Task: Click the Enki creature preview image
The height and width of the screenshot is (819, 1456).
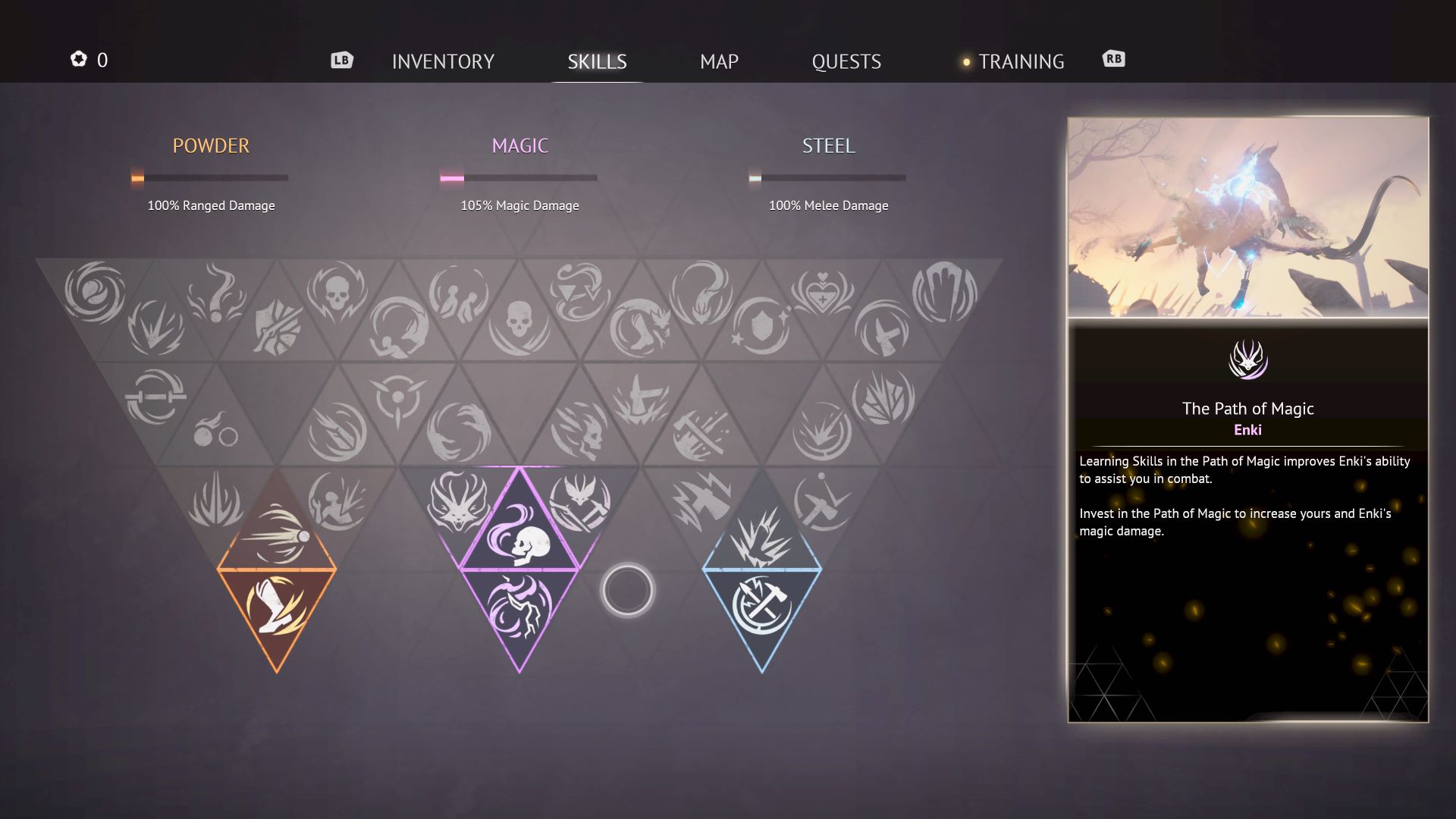Action: [1247, 217]
